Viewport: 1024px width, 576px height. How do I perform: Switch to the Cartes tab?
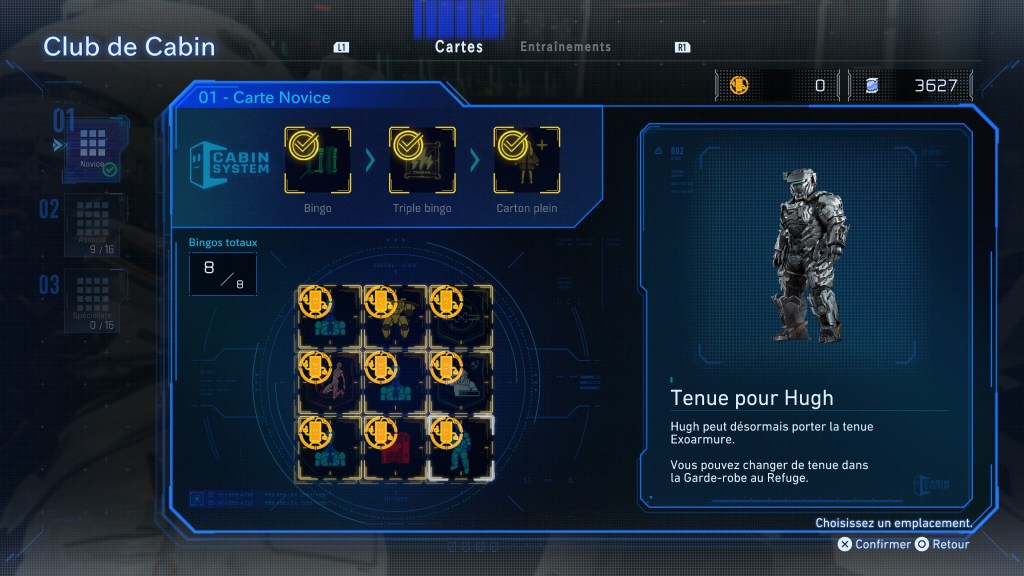click(x=459, y=47)
